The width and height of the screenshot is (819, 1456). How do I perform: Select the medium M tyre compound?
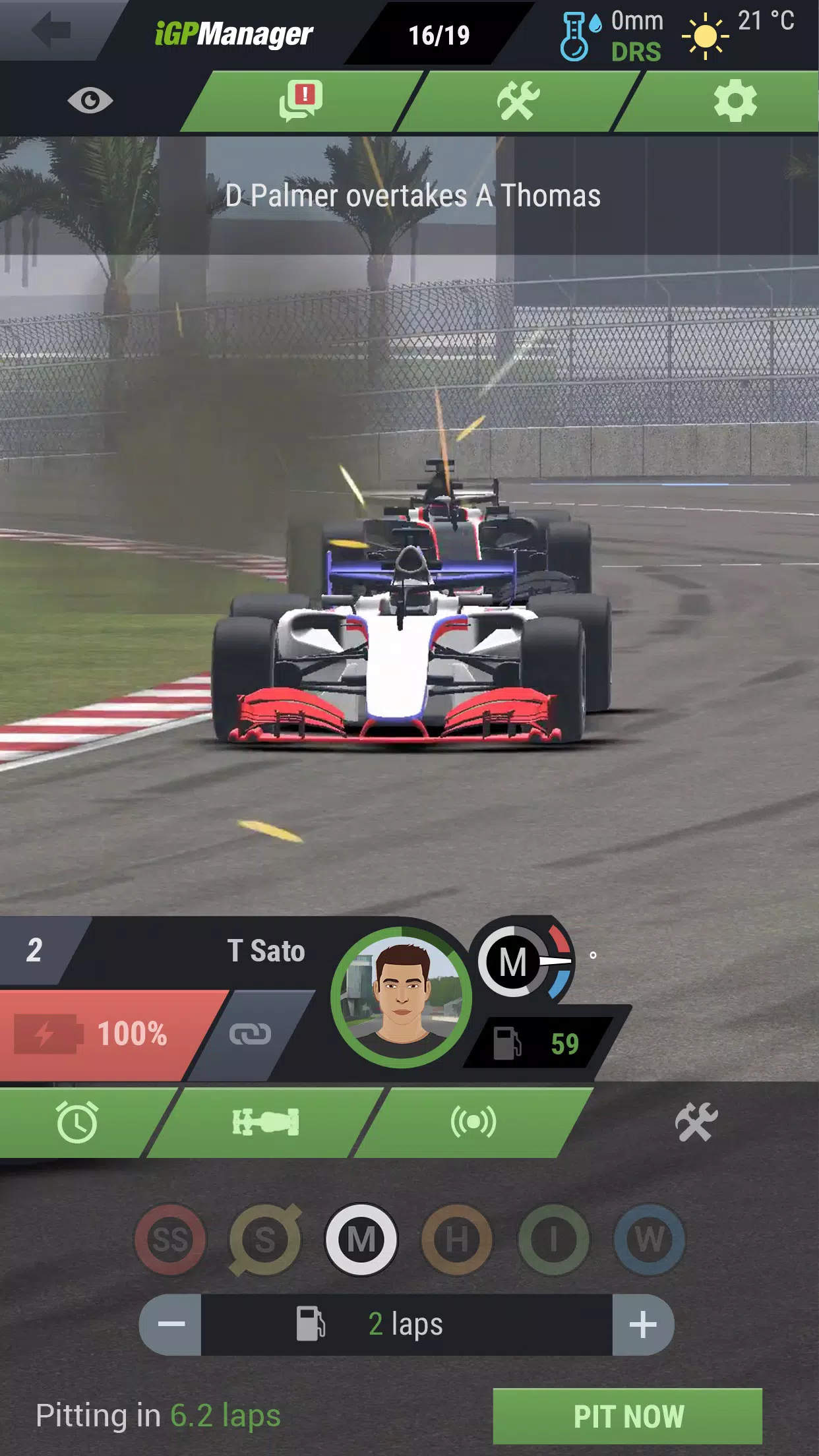(361, 1240)
